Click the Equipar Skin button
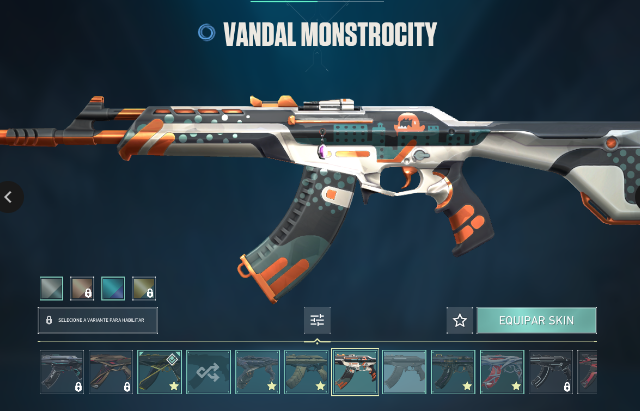The height and width of the screenshot is (411, 640). [535, 320]
